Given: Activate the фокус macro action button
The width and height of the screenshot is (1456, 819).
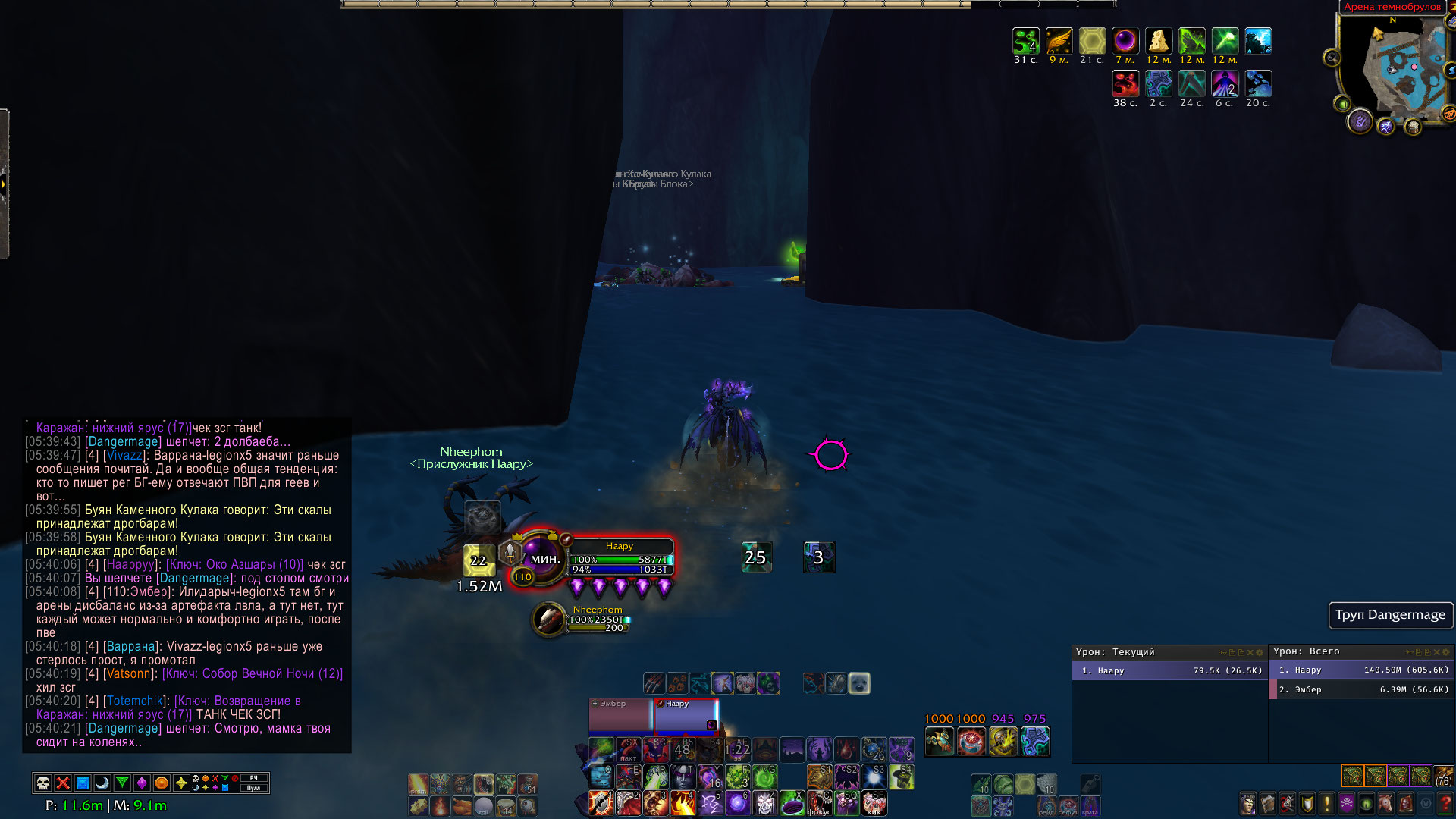Looking at the screenshot, I should coord(819,803).
